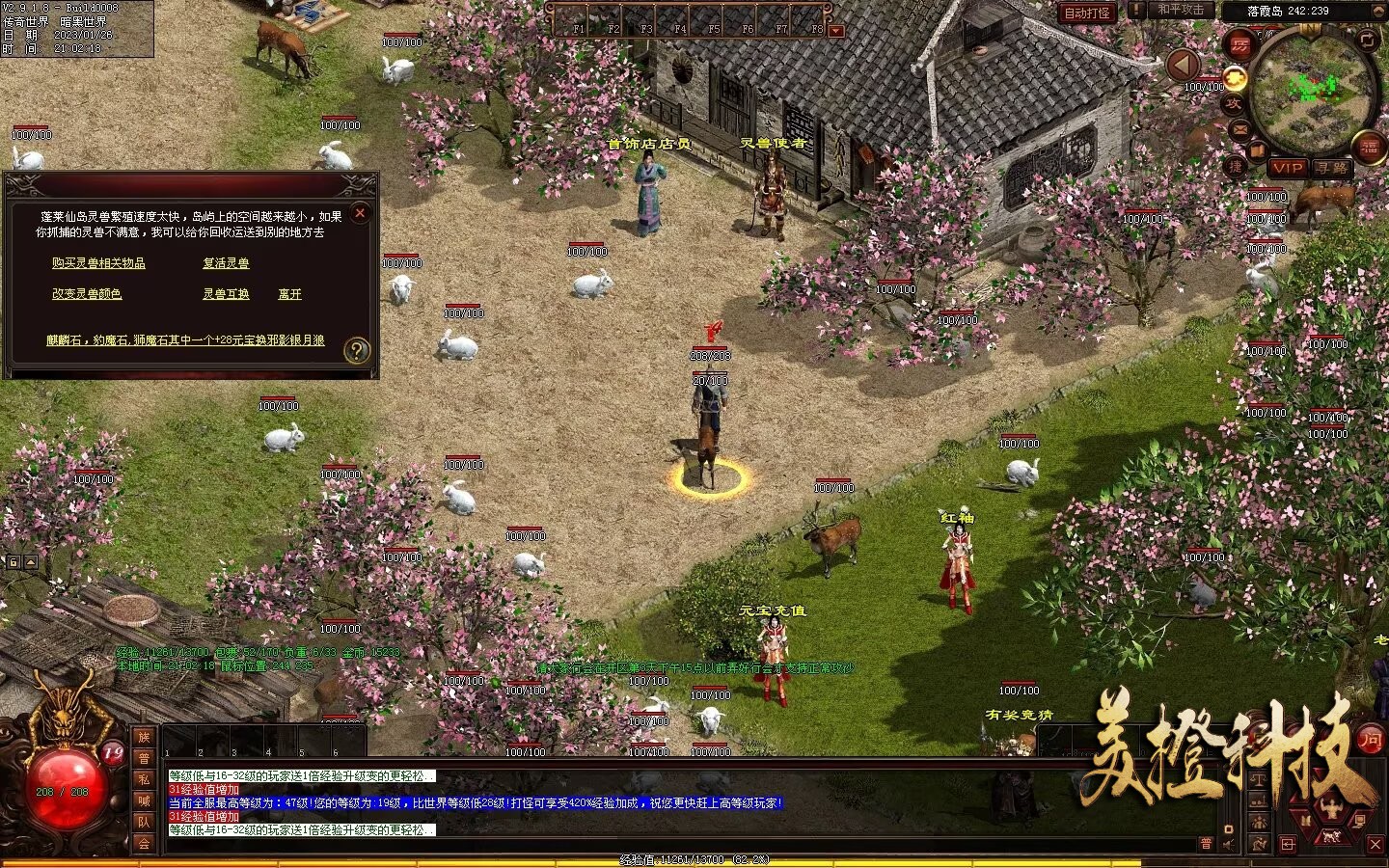This screenshot has height=868, width=1389.
Task: Open the refresh icon at the minimap's top right
Action: (x=1367, y=39)
